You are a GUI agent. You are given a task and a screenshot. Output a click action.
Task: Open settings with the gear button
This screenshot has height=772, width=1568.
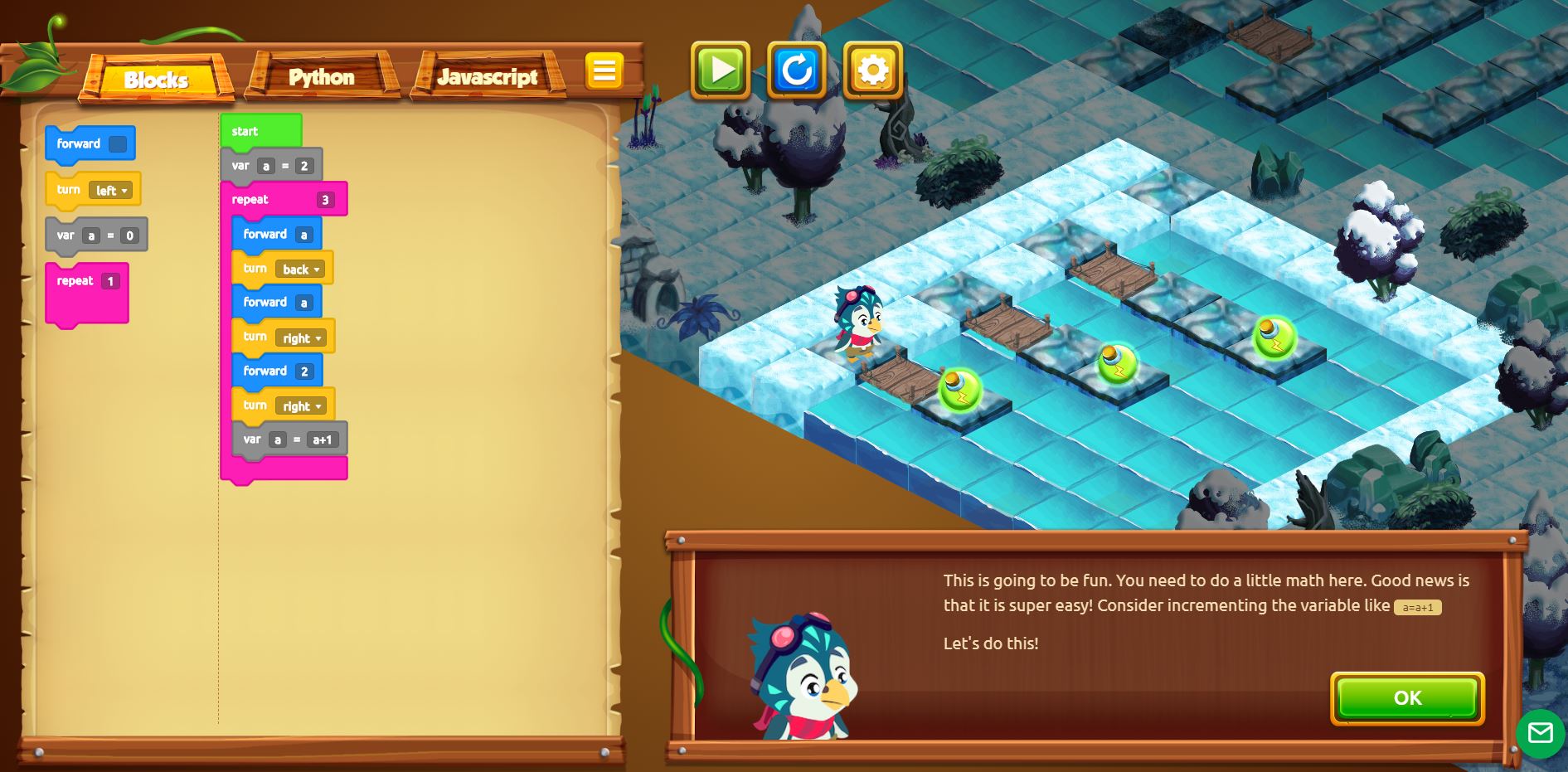coord(873,70)
